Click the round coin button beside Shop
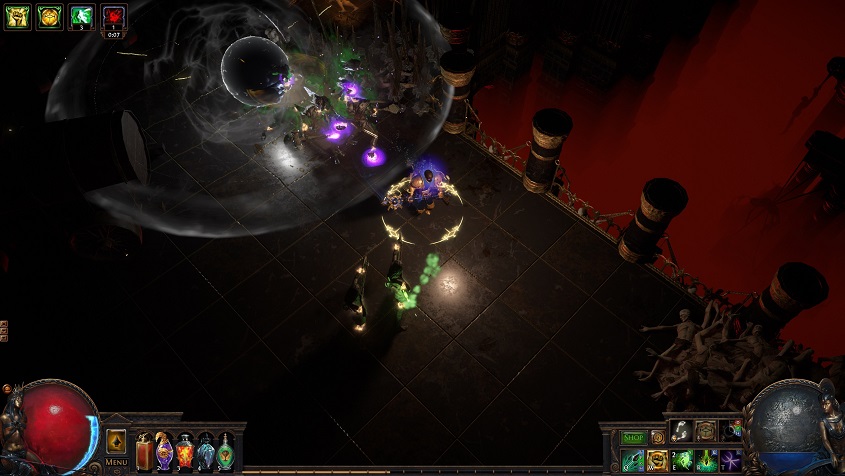The height and width of the screenshot is (476, 845). click(658, 437)
